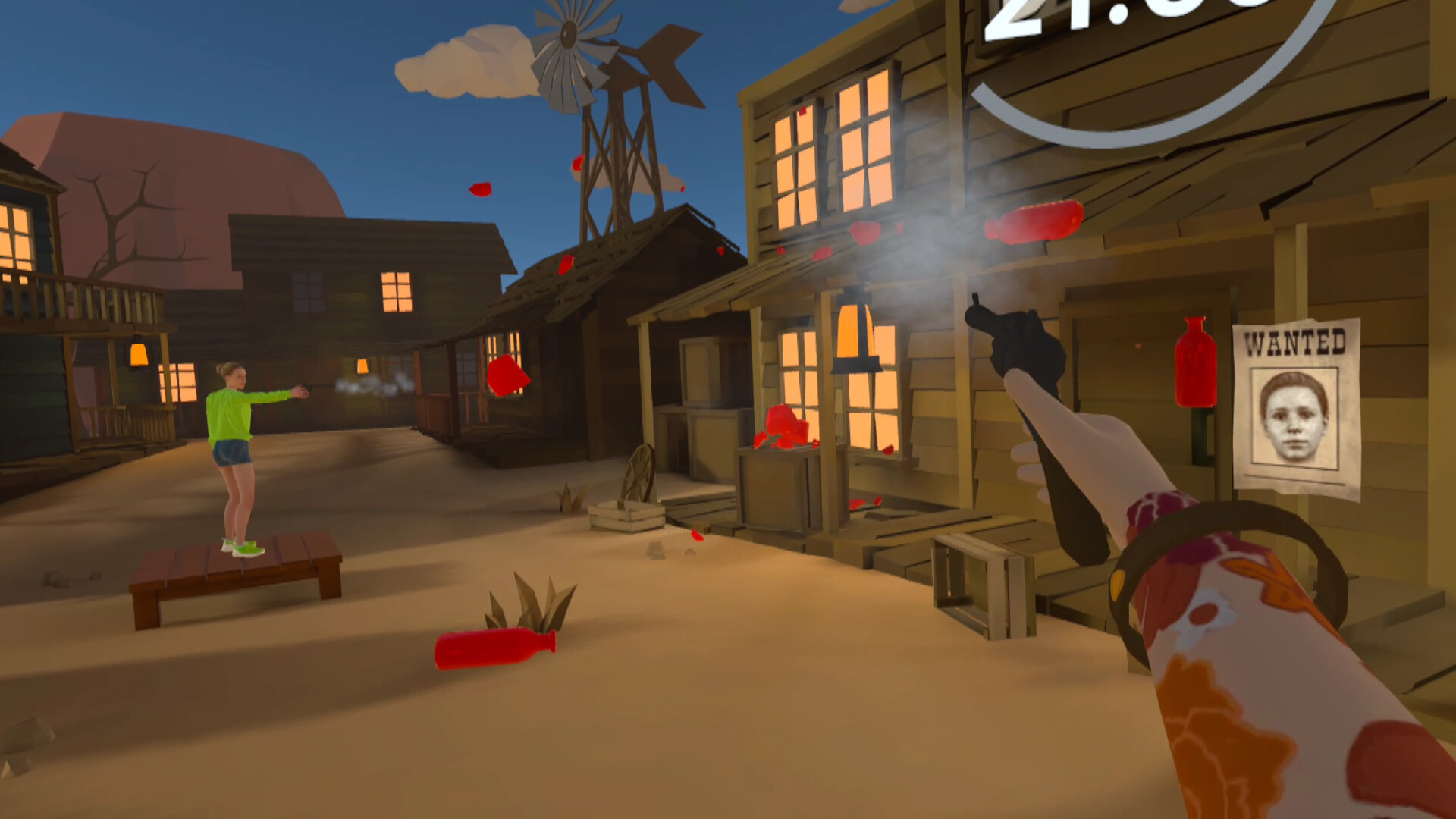Click the red bottle beside the Wanted poster
The width and height of the screenshot is (1456, 819).
[x=1197, y=364]
